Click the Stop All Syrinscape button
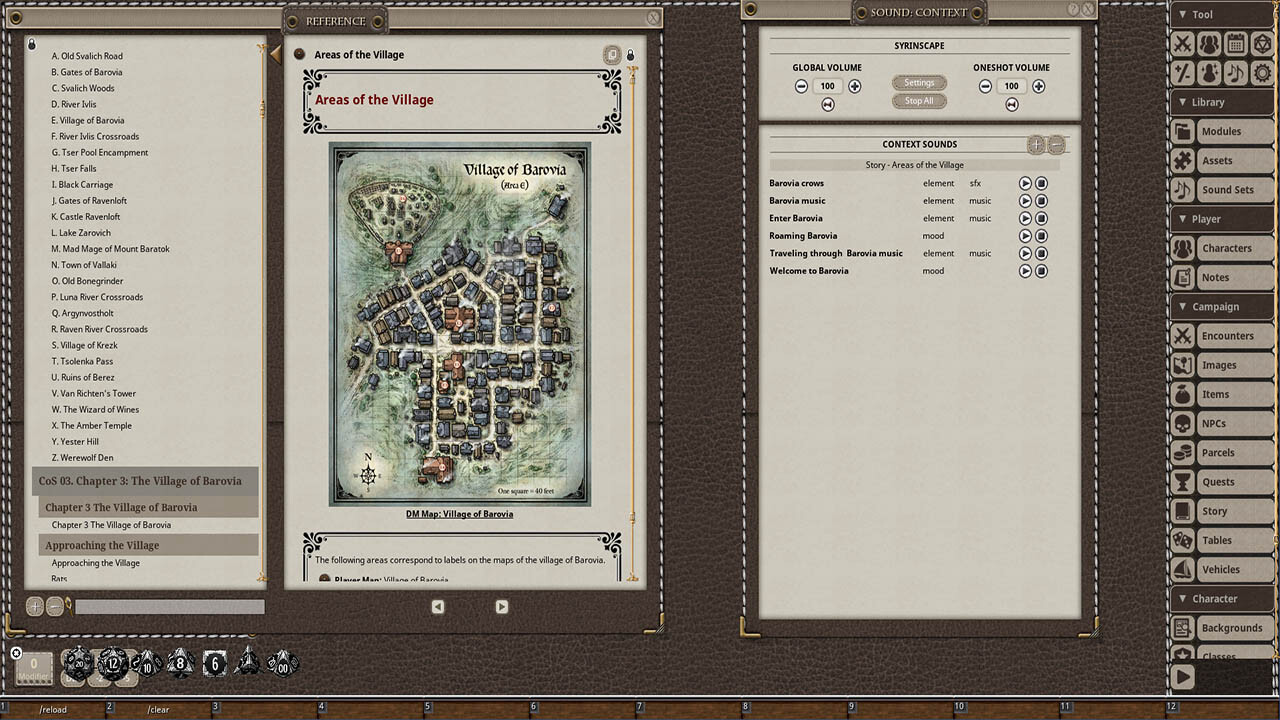Screen dimensions: 1280x720 [918, 101]
